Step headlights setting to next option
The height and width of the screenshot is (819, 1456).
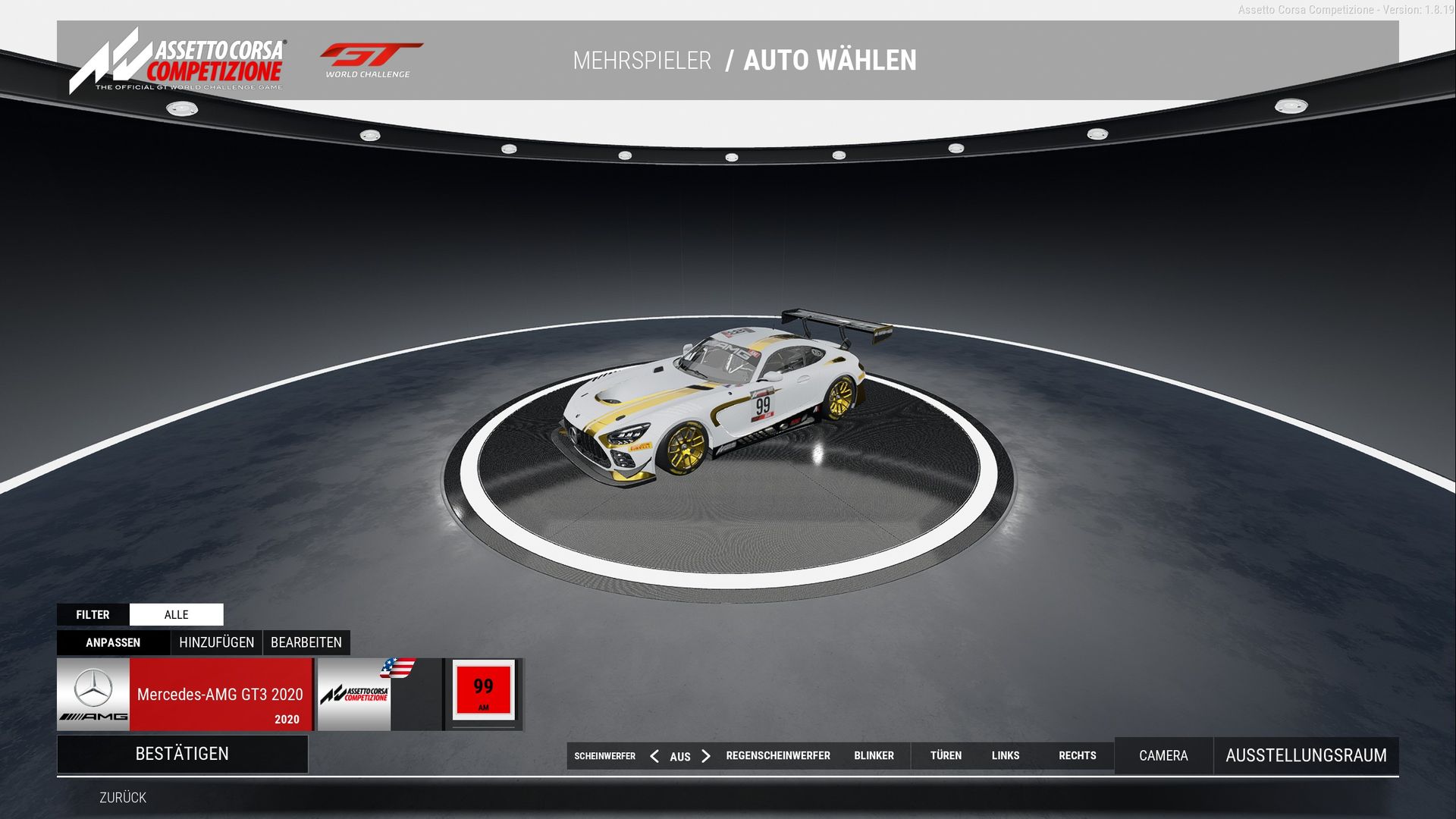(706, 756)
